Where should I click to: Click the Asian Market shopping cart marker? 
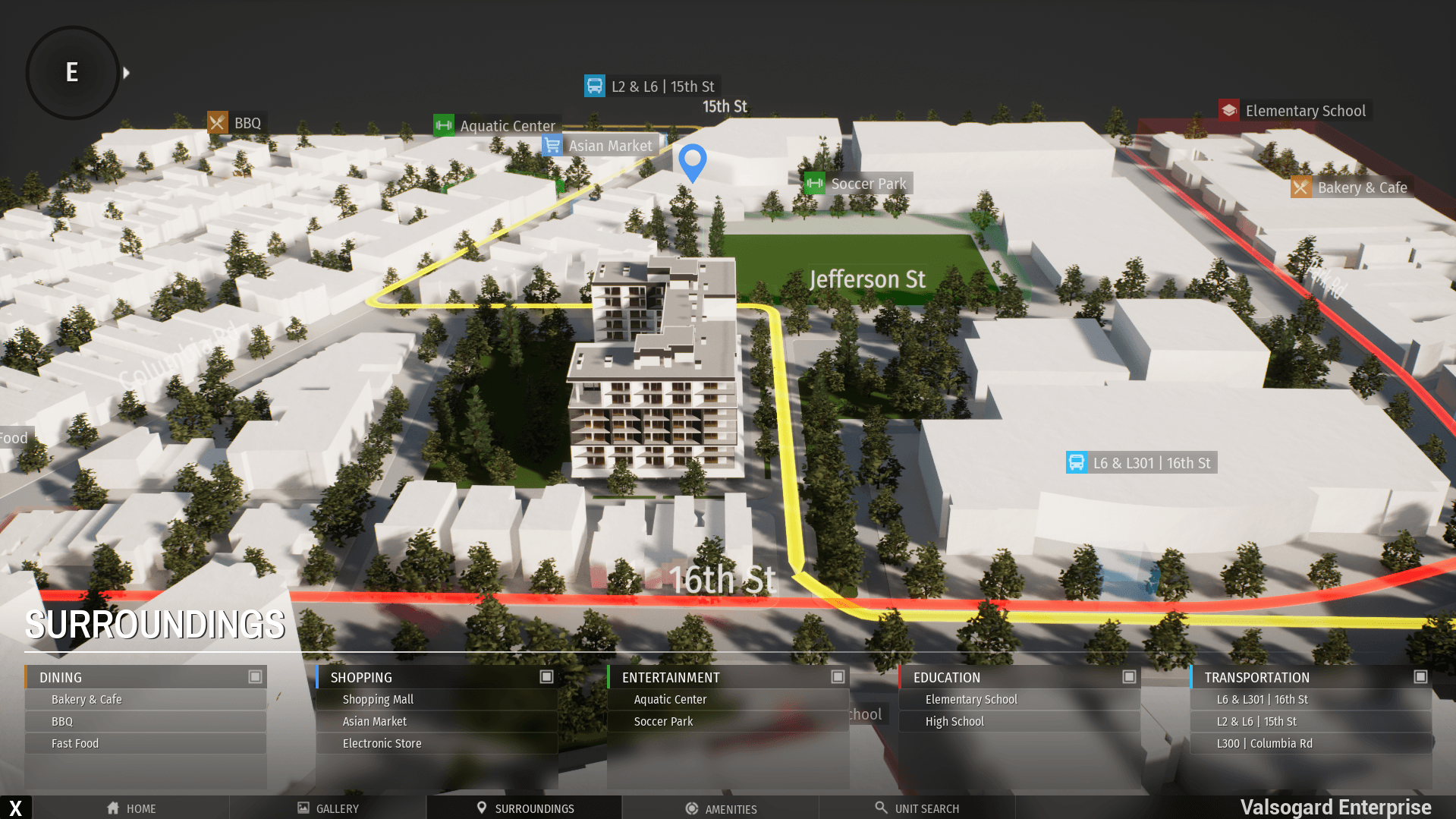[552, 145]
